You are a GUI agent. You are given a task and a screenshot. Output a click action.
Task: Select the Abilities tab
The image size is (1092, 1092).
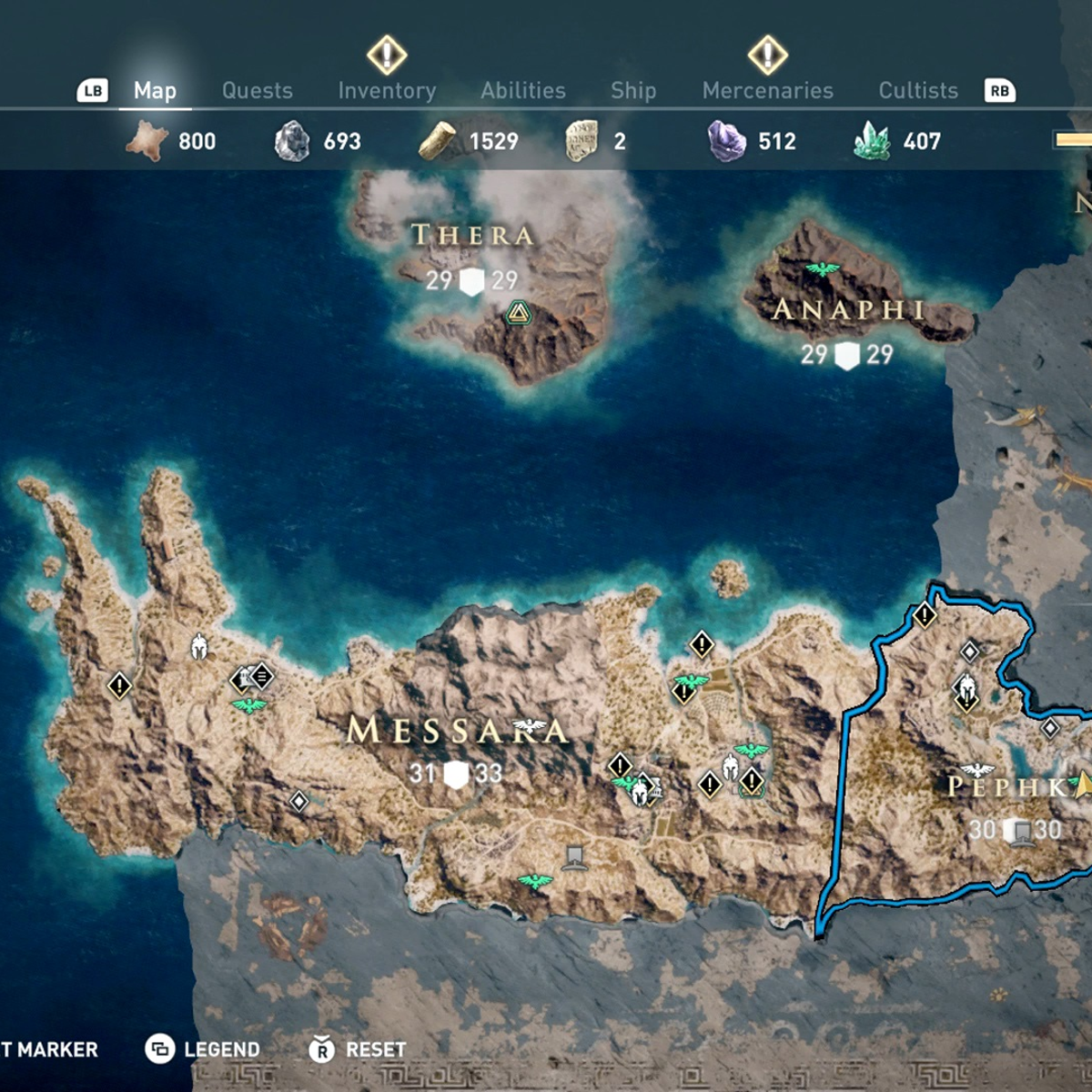tap(523, 90)
